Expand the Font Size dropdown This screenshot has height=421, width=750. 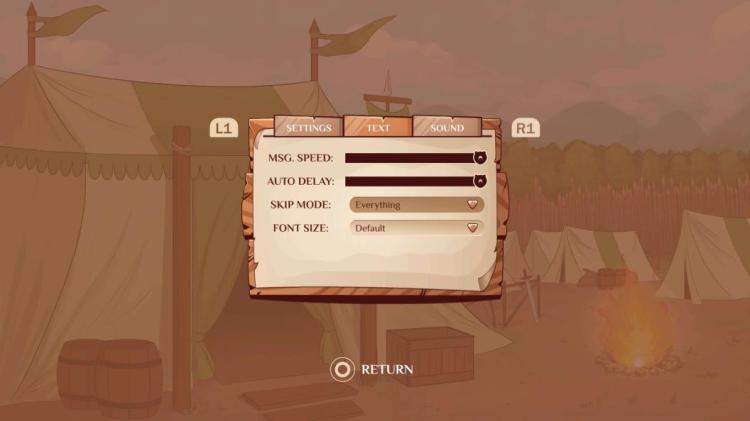pyautogui.click(x=416, y=228)
